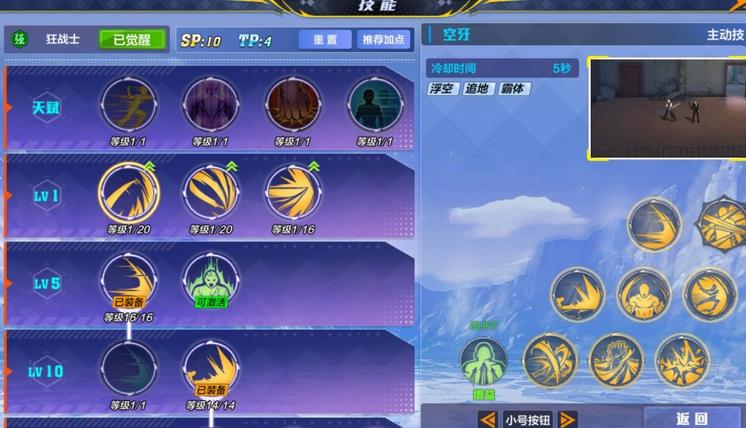Select the running figure talent skill
This screenshot has width=746, height=428.
tap(127, 105)
